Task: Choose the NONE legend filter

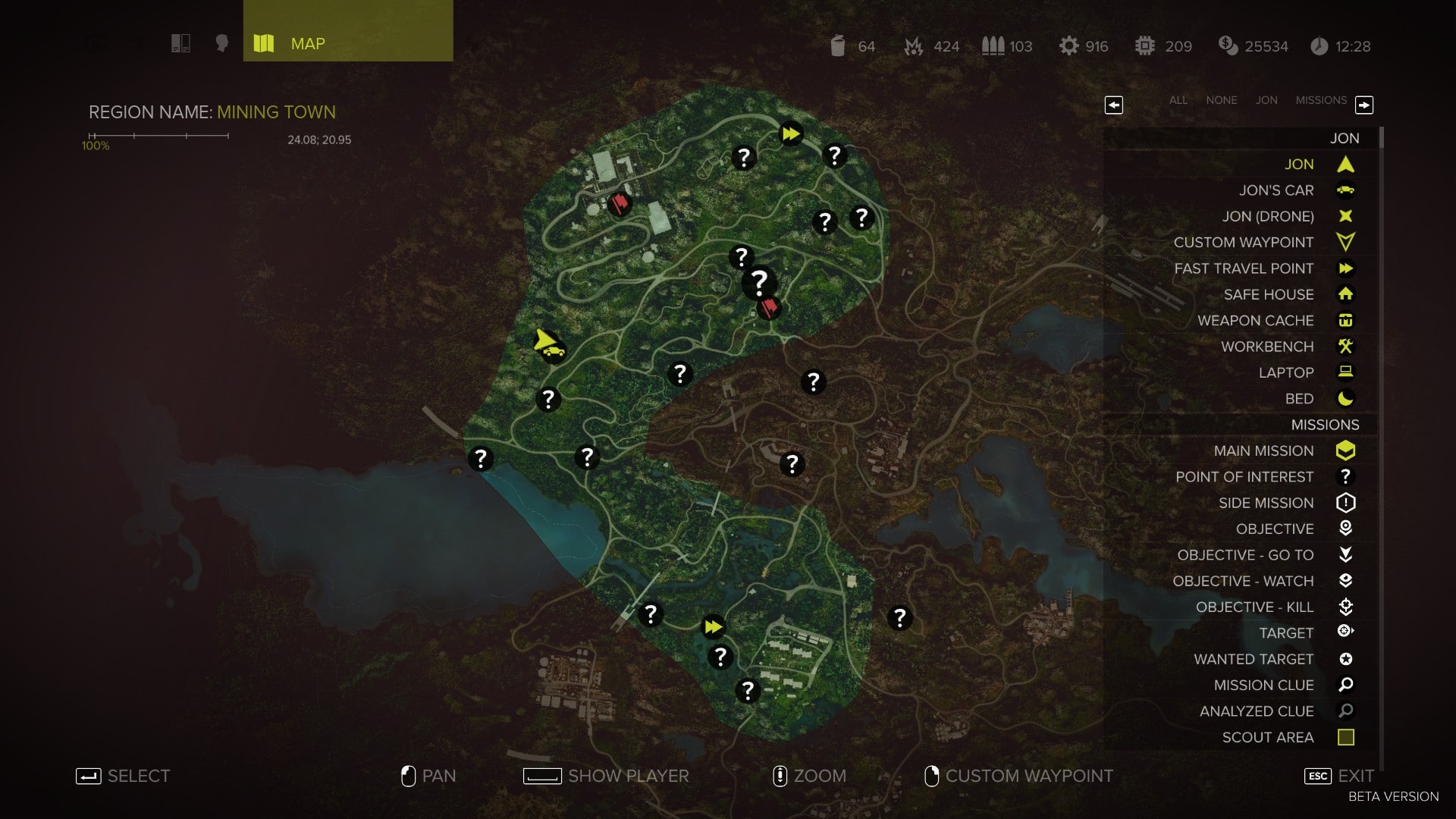Action: pyautogui.click(x=1221, y=100)
